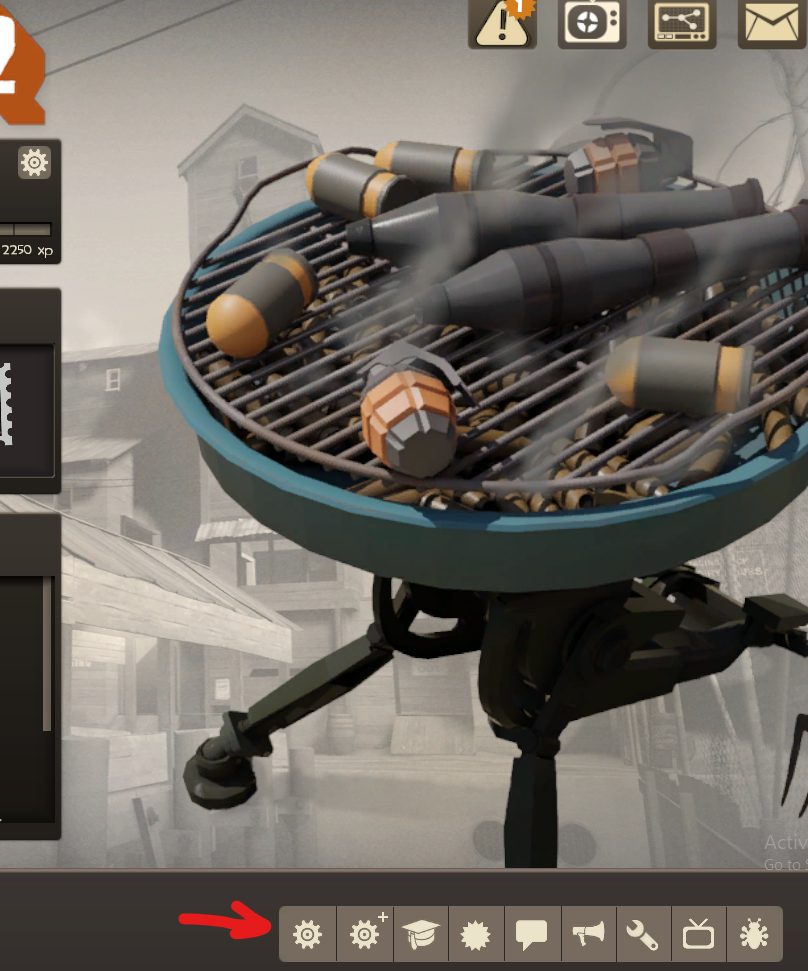Open the TV-shaped watch matches button
The width and height of the screenshot is (808, 971).
[592, 21]
